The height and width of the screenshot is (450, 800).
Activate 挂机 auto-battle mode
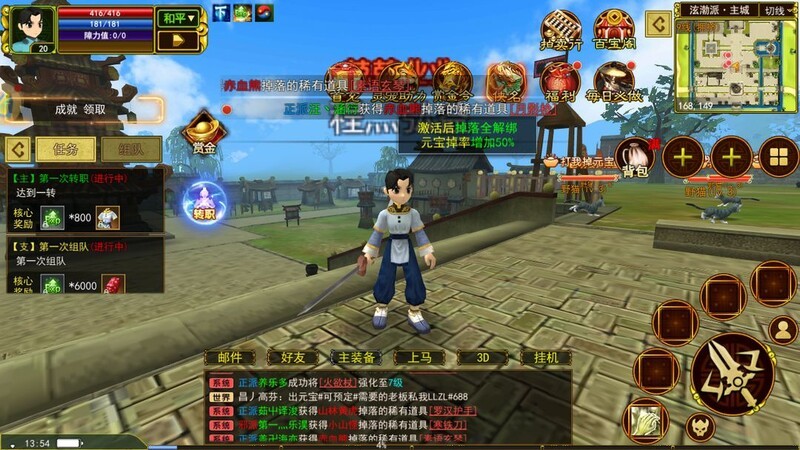point(545,357)
